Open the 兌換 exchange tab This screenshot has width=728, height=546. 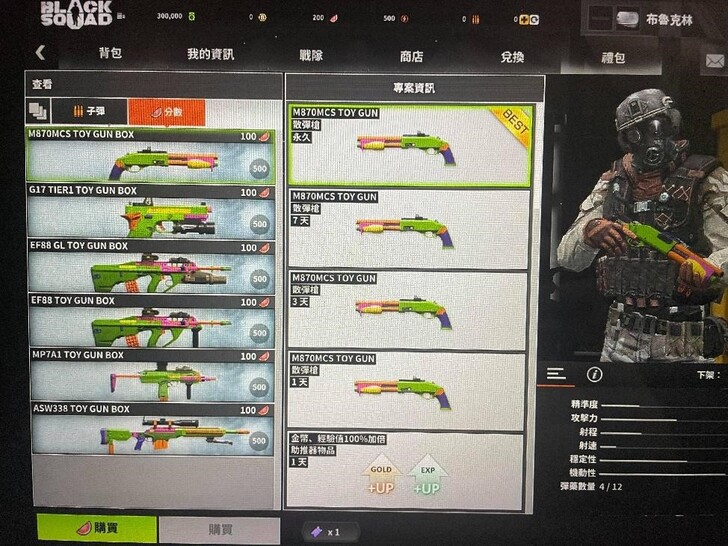[x=511, y=56]
